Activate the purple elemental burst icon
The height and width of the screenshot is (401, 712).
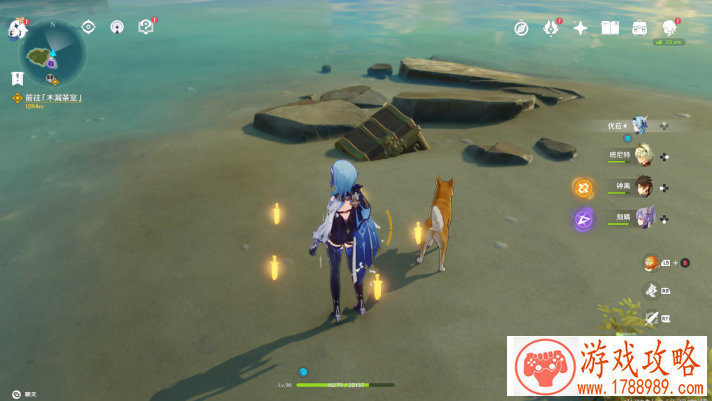(x=583, y=218)
